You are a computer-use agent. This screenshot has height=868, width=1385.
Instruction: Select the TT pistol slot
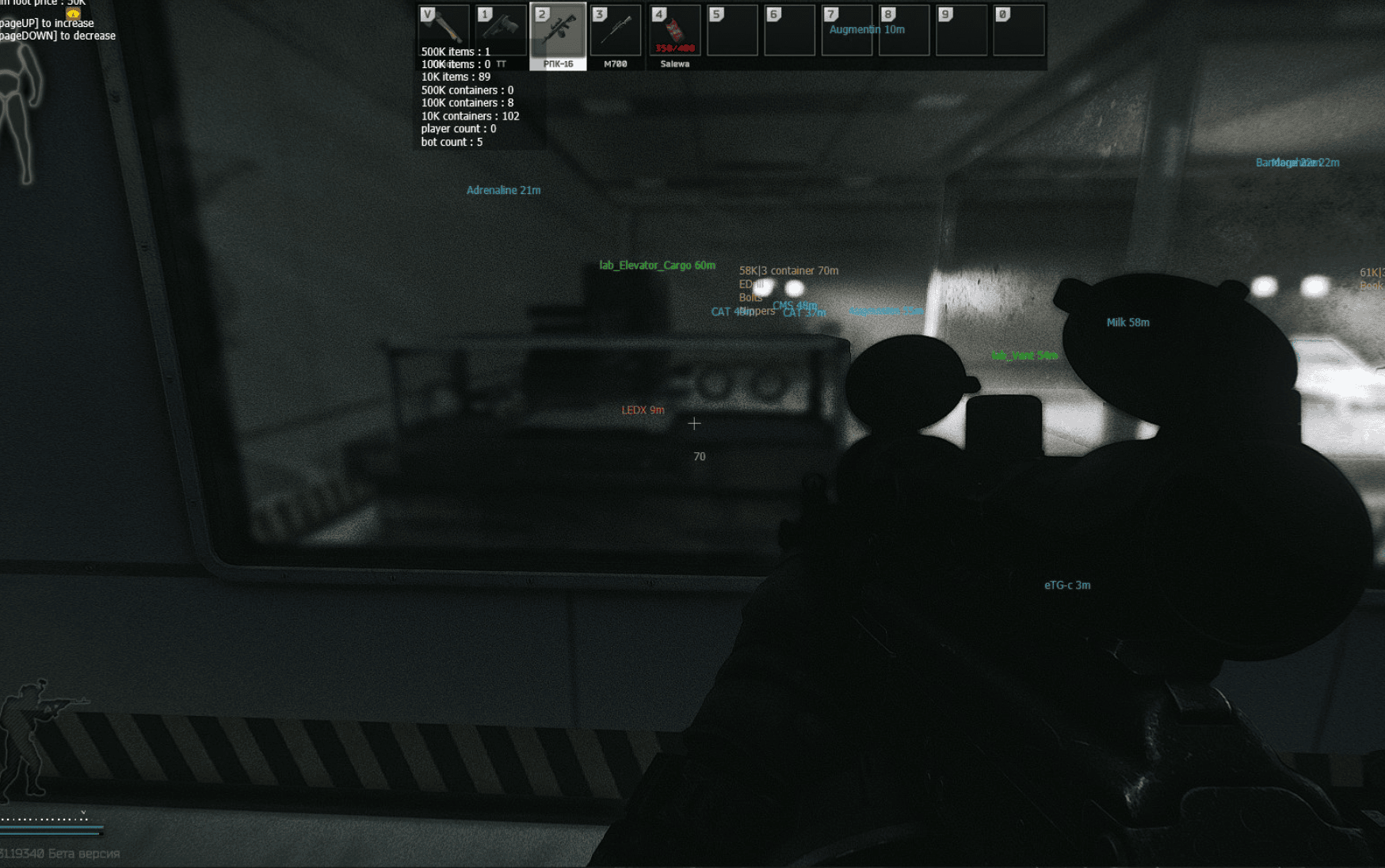(501, 30)
